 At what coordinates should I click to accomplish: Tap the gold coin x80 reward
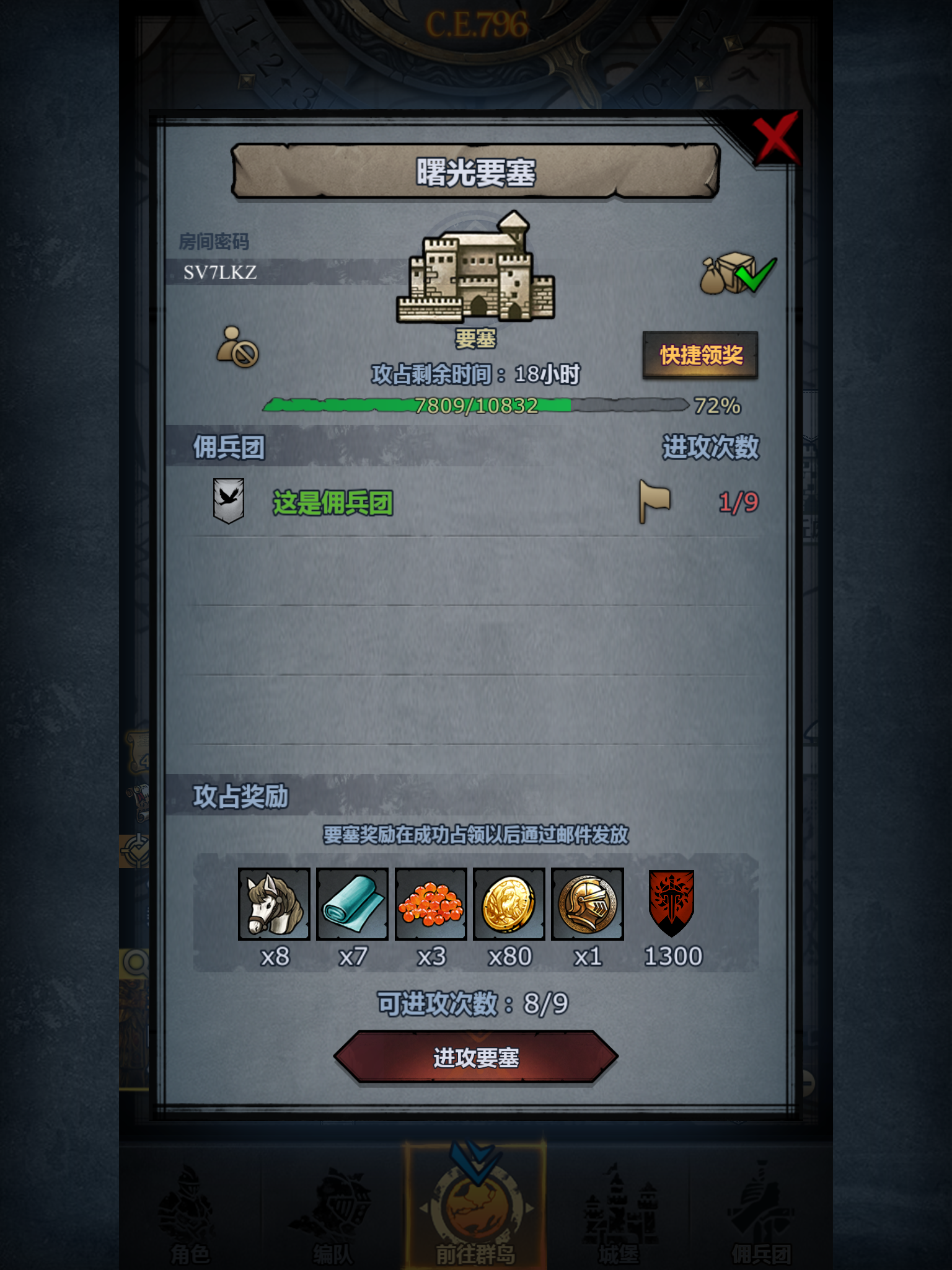pyautogui.click(x=509, y=905)
